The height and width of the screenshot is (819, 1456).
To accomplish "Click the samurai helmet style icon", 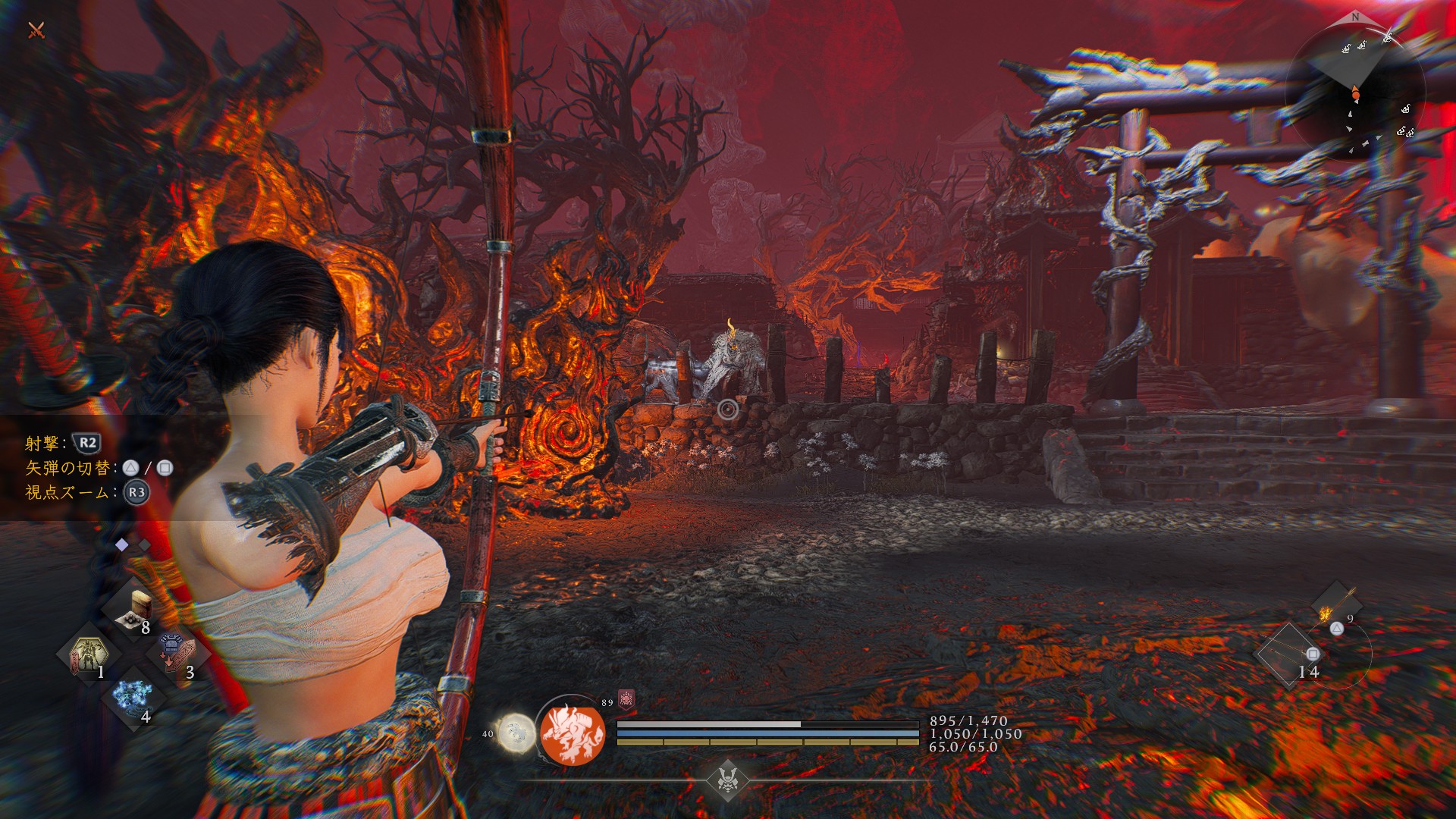I will [727, 779].
